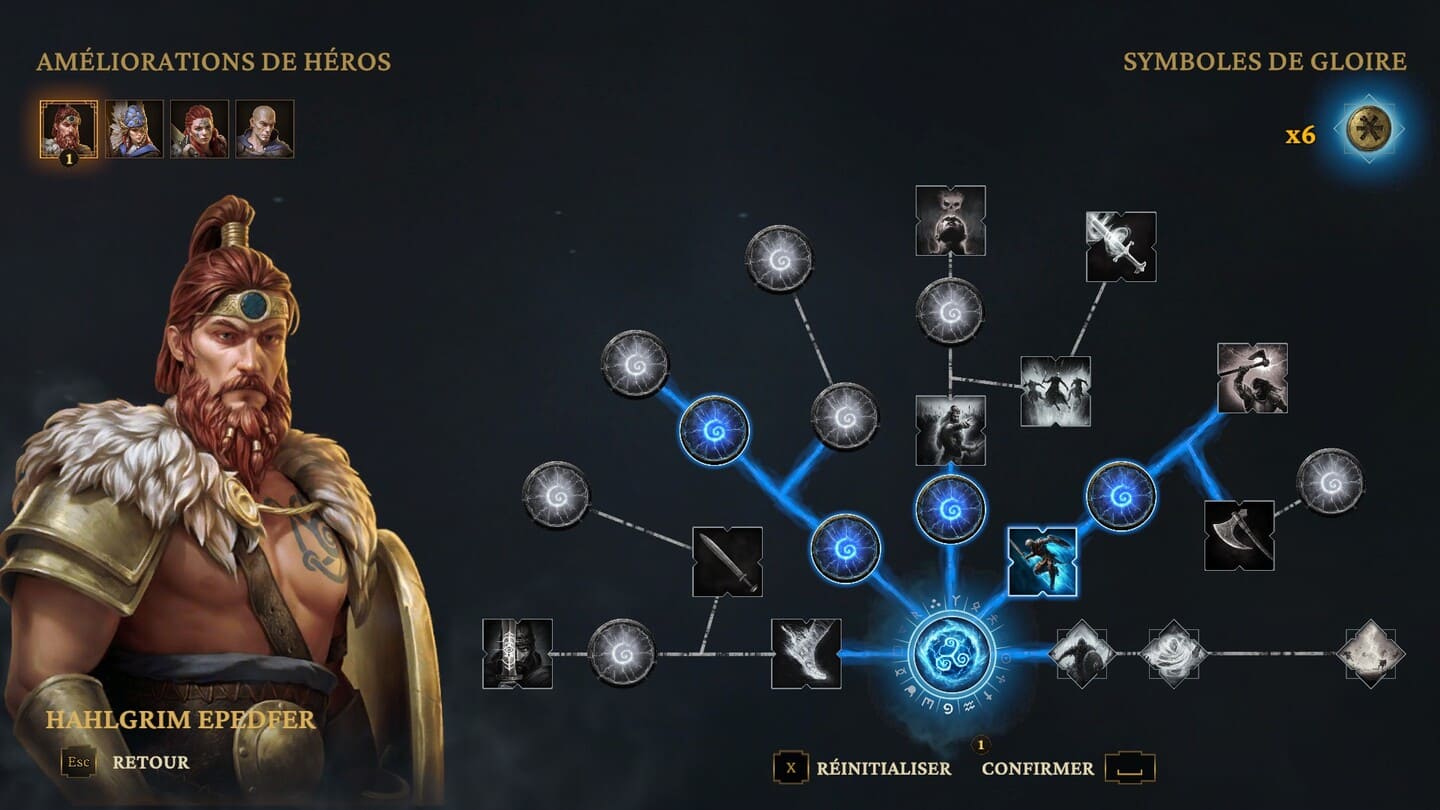Screen dimensions: 1440x810
Task: Switch to the winged-helmet blonde heroine portrait
Action: pyautogui.click(x=134, y=129)
